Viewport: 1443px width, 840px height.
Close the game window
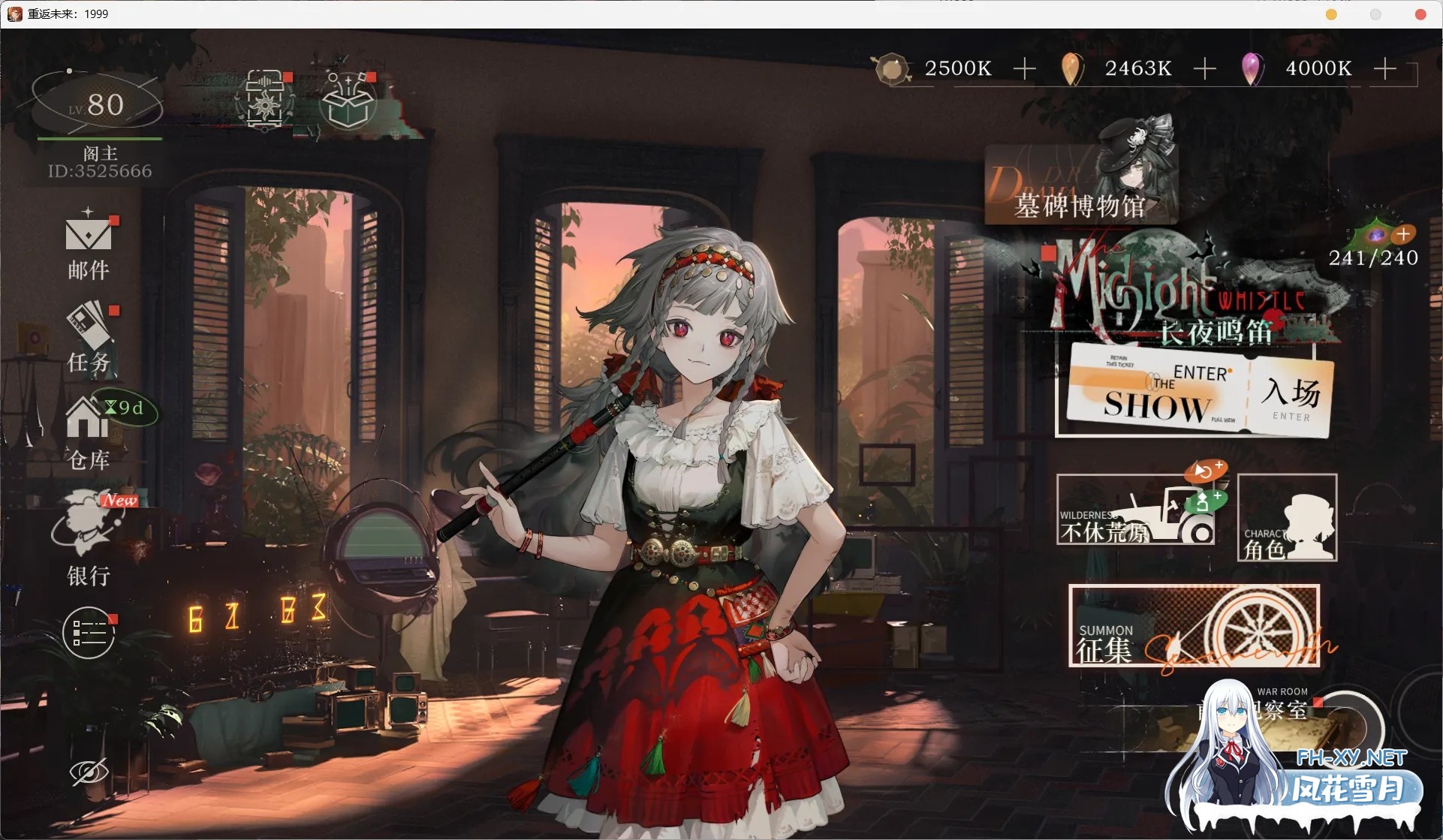click(x=1420, y=14)
